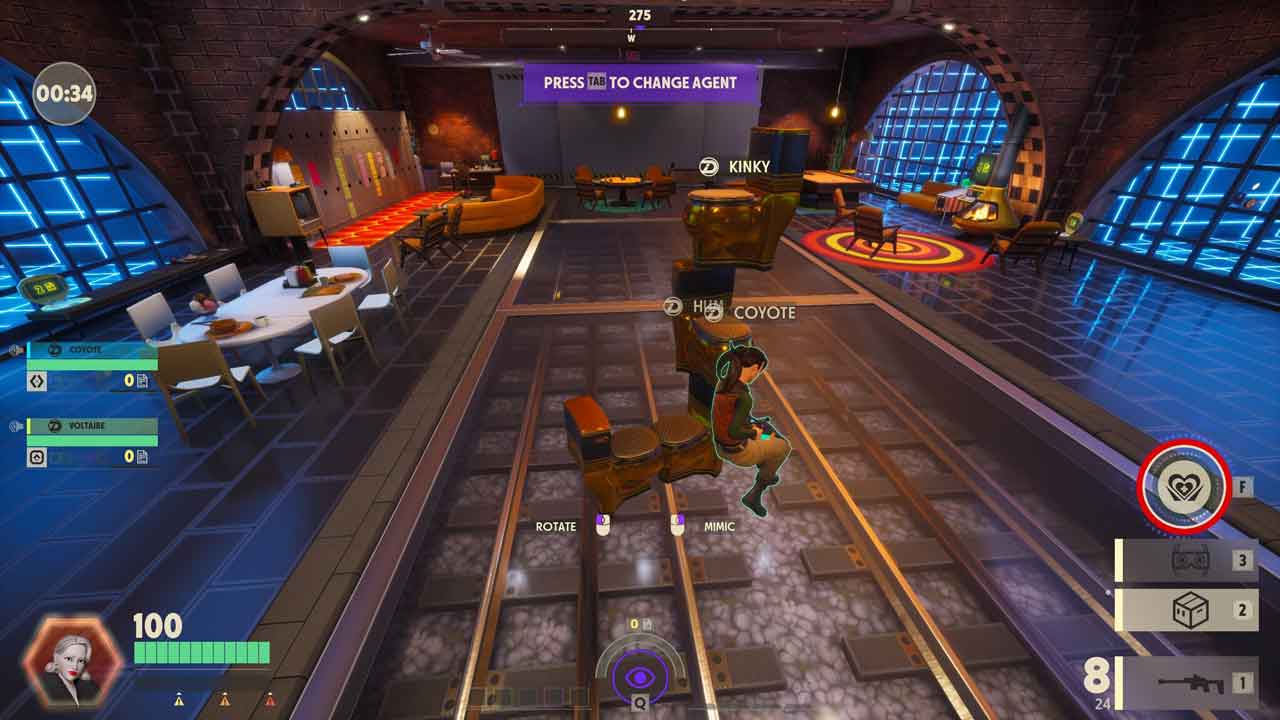
Task: Activate the purple eye ability icon
Action: pos(640,678)
